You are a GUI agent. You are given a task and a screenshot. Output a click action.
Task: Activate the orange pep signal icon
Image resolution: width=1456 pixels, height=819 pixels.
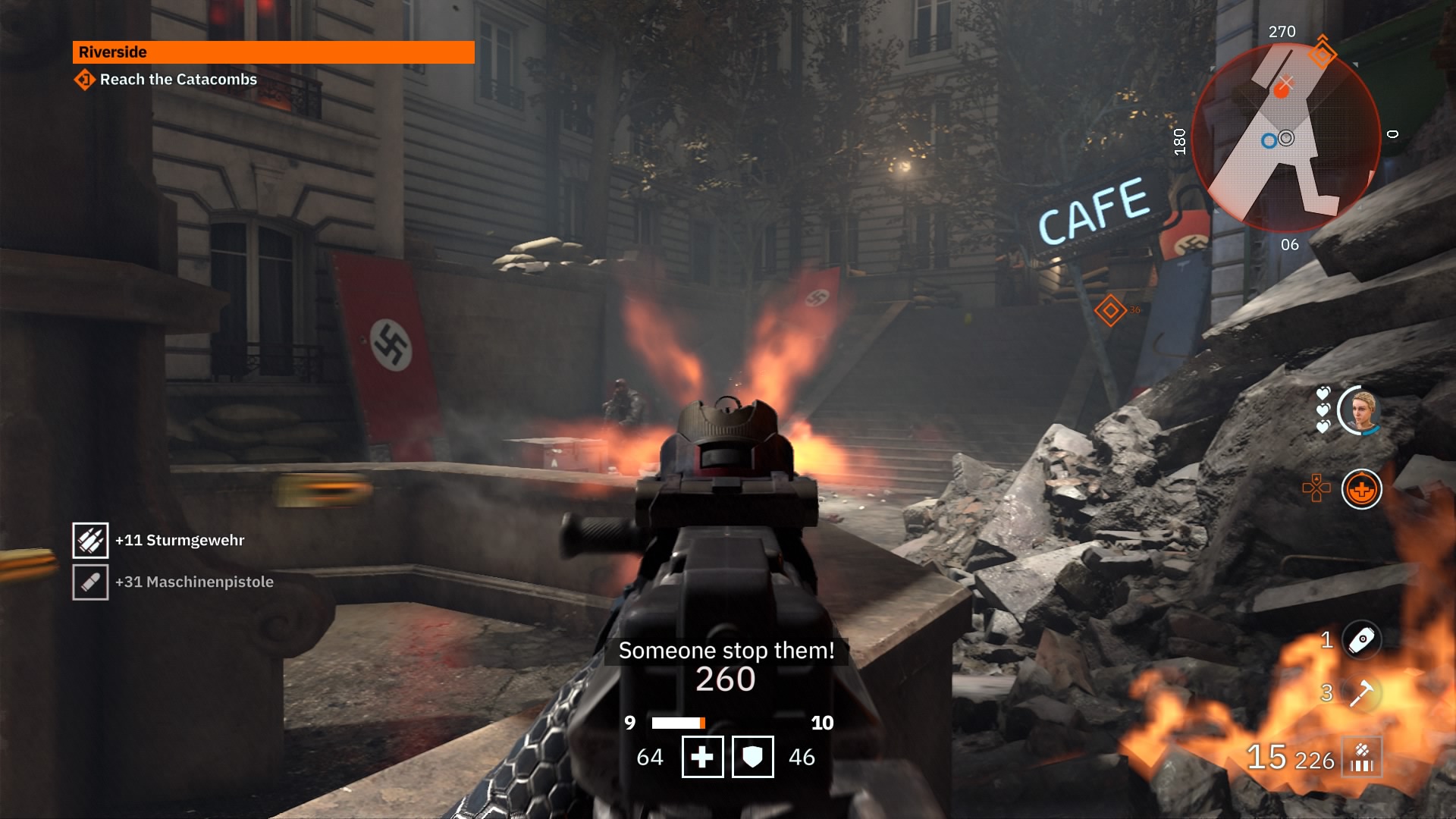(1361, 489)
